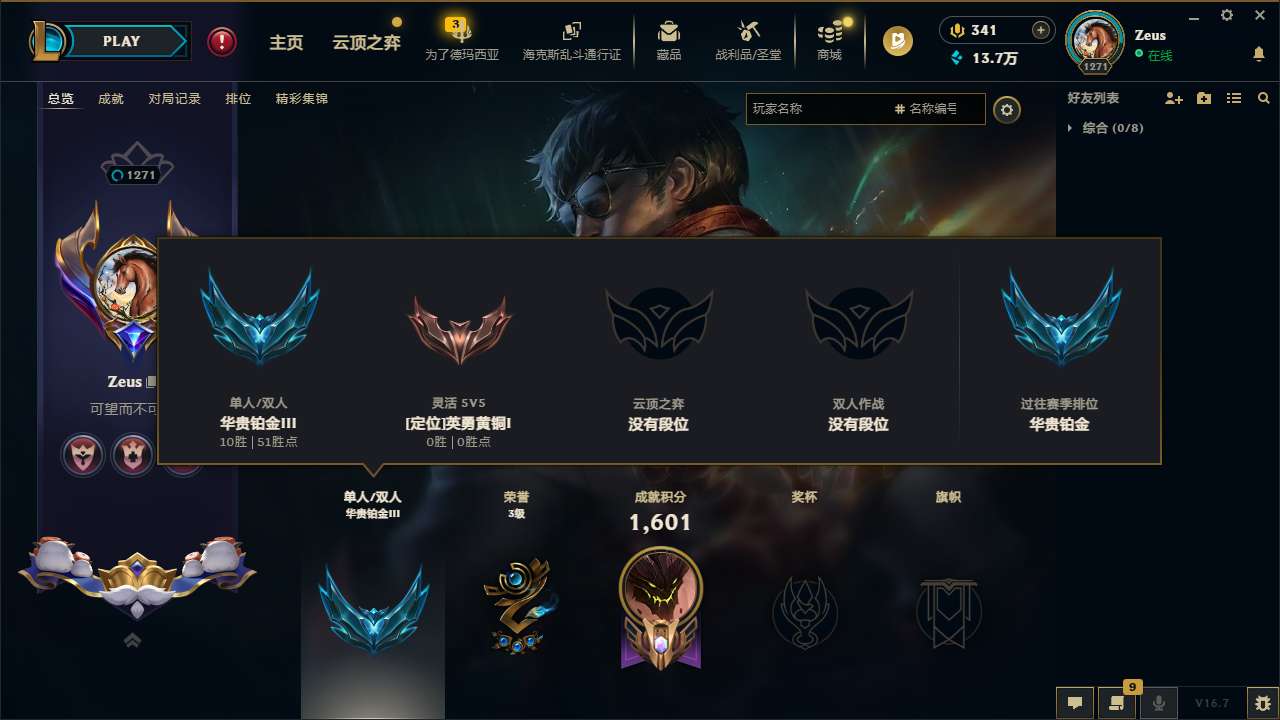1280x720 pixels.
Task: Click the friend search magnifier icon
Action: 1263,97
